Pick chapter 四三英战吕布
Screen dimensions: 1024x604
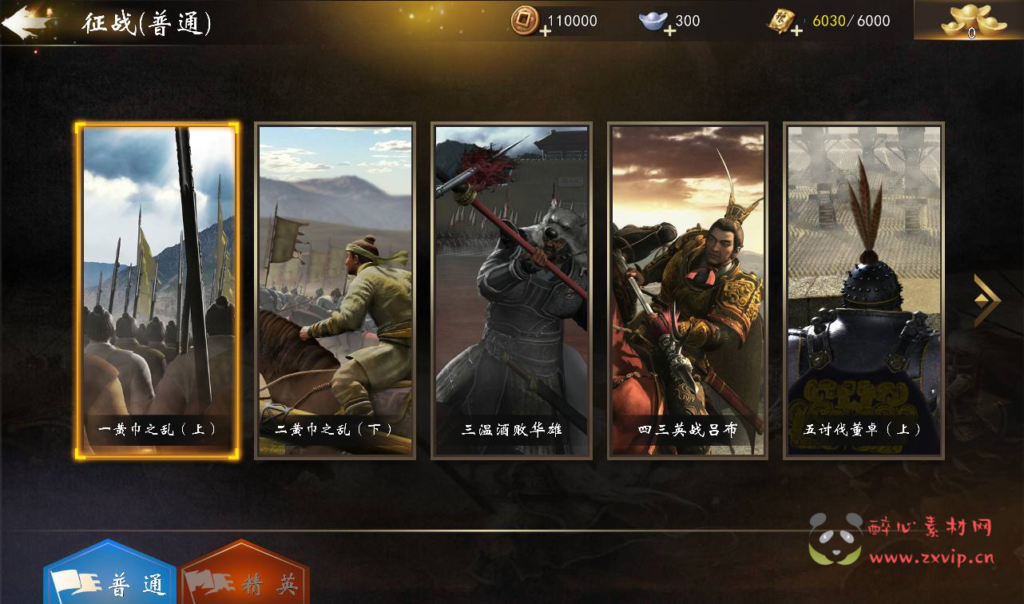click(x=688, y=290)
